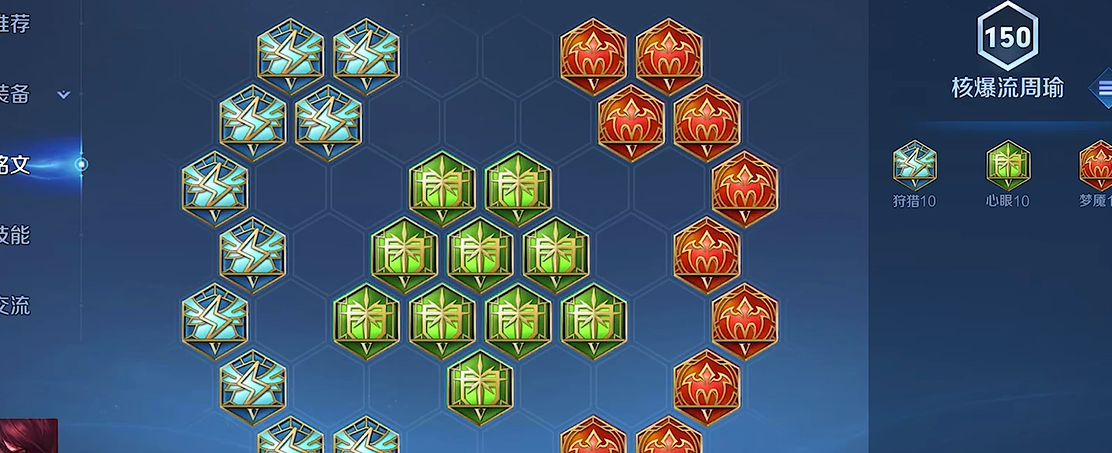
Task: Open the rune page list menu button
Action: [1102, 89]
